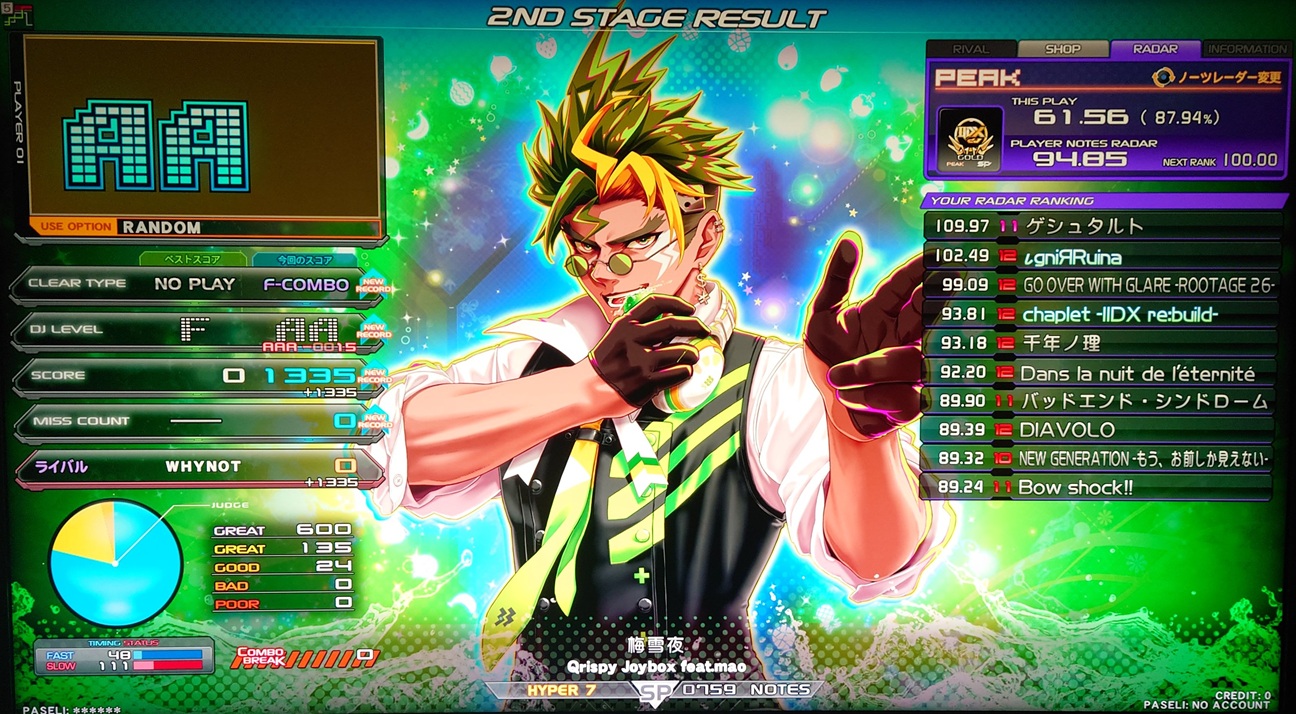Select GO OVER WITH GLARE -ROOTAGE 26-
Screen dimensions: 1296x714
pyautogui.click(x=1100, y=285)
